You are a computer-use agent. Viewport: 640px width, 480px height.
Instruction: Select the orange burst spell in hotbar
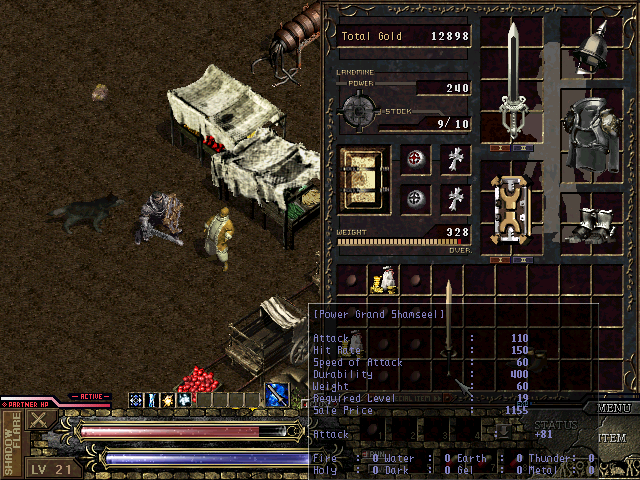coord(167,400)
